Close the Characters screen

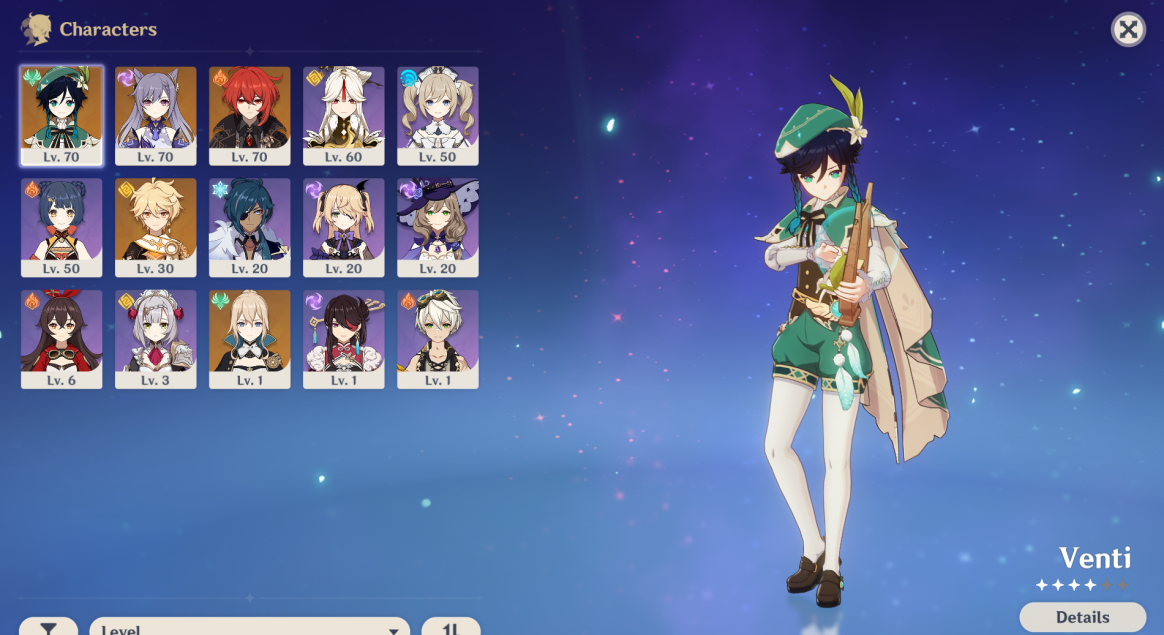[1128, 29]
